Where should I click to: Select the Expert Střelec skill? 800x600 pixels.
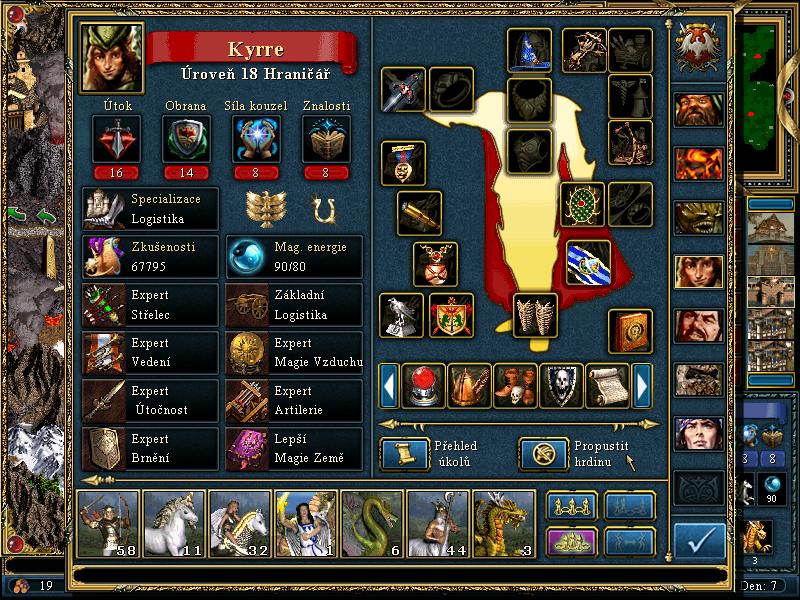150,305
